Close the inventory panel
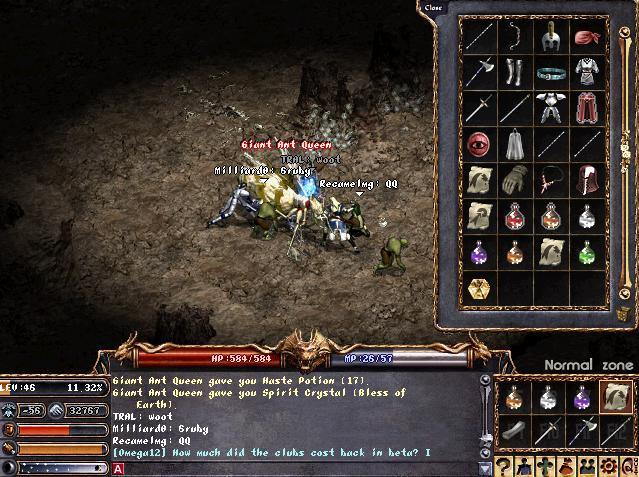The image size is (639, 477). [x=433, y=8]
